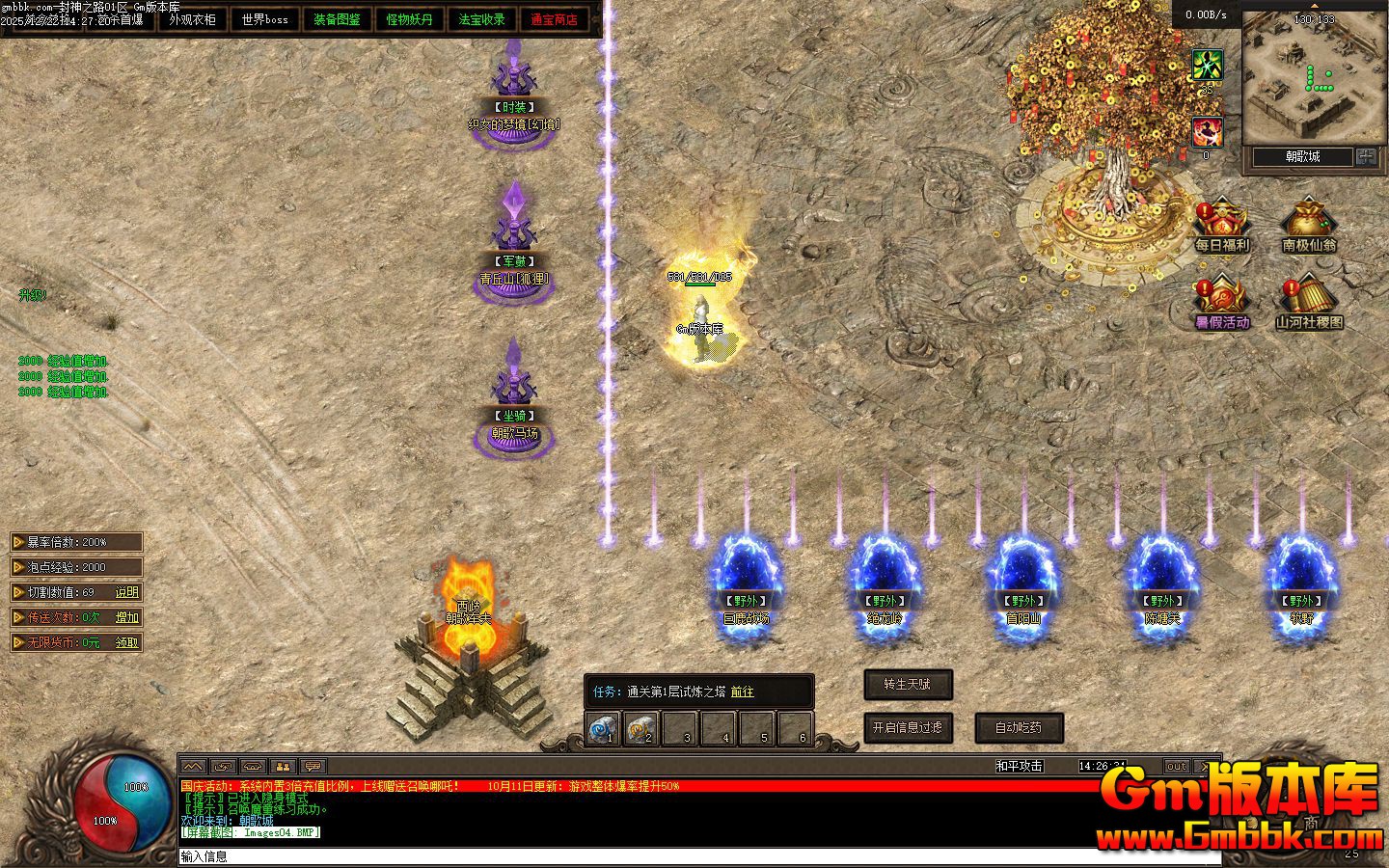
Task: Select the orange scroll in hotbar slot 2
Action: (641, 728)
